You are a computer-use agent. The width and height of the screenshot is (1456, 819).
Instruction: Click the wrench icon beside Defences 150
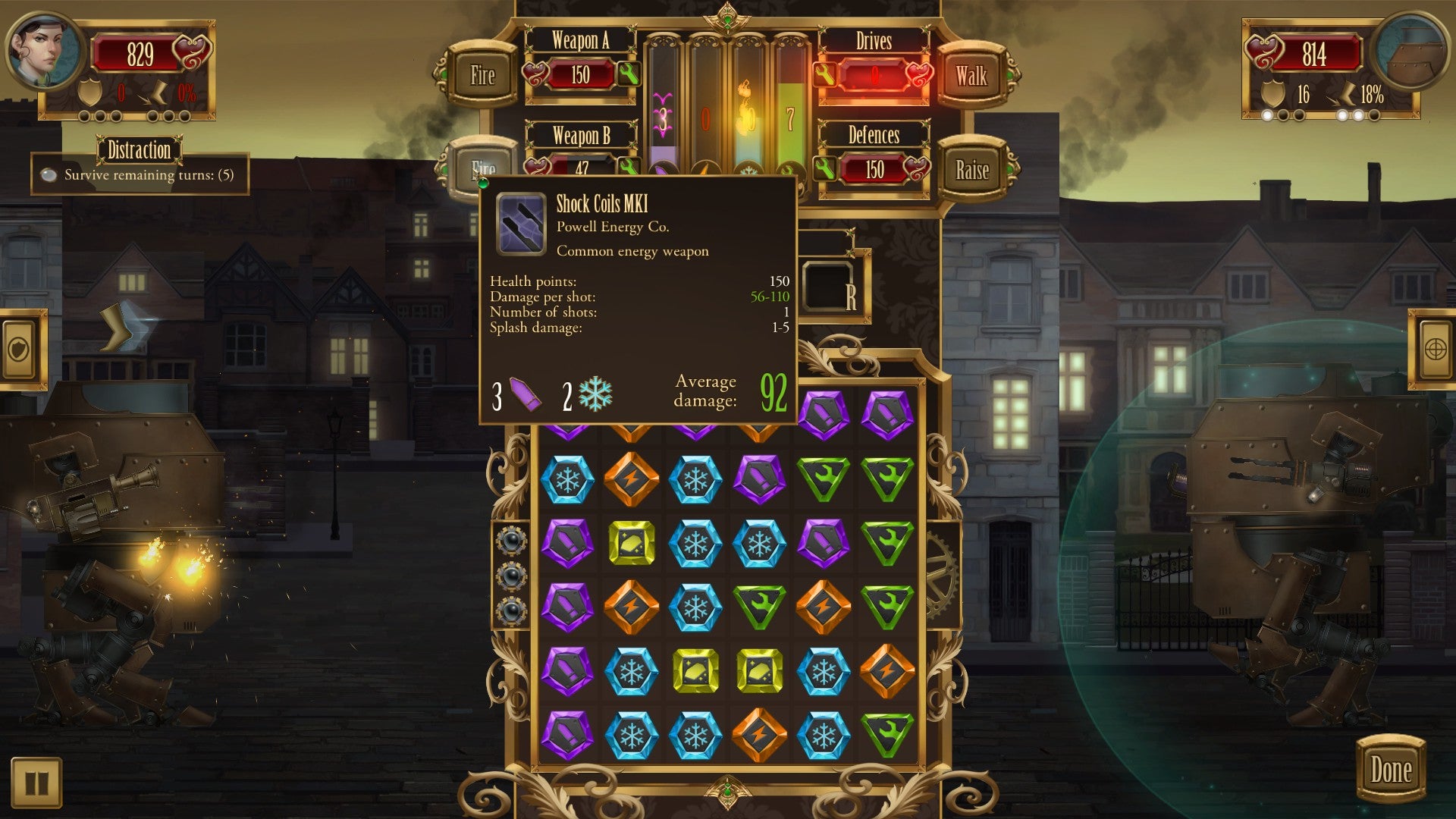824,168
